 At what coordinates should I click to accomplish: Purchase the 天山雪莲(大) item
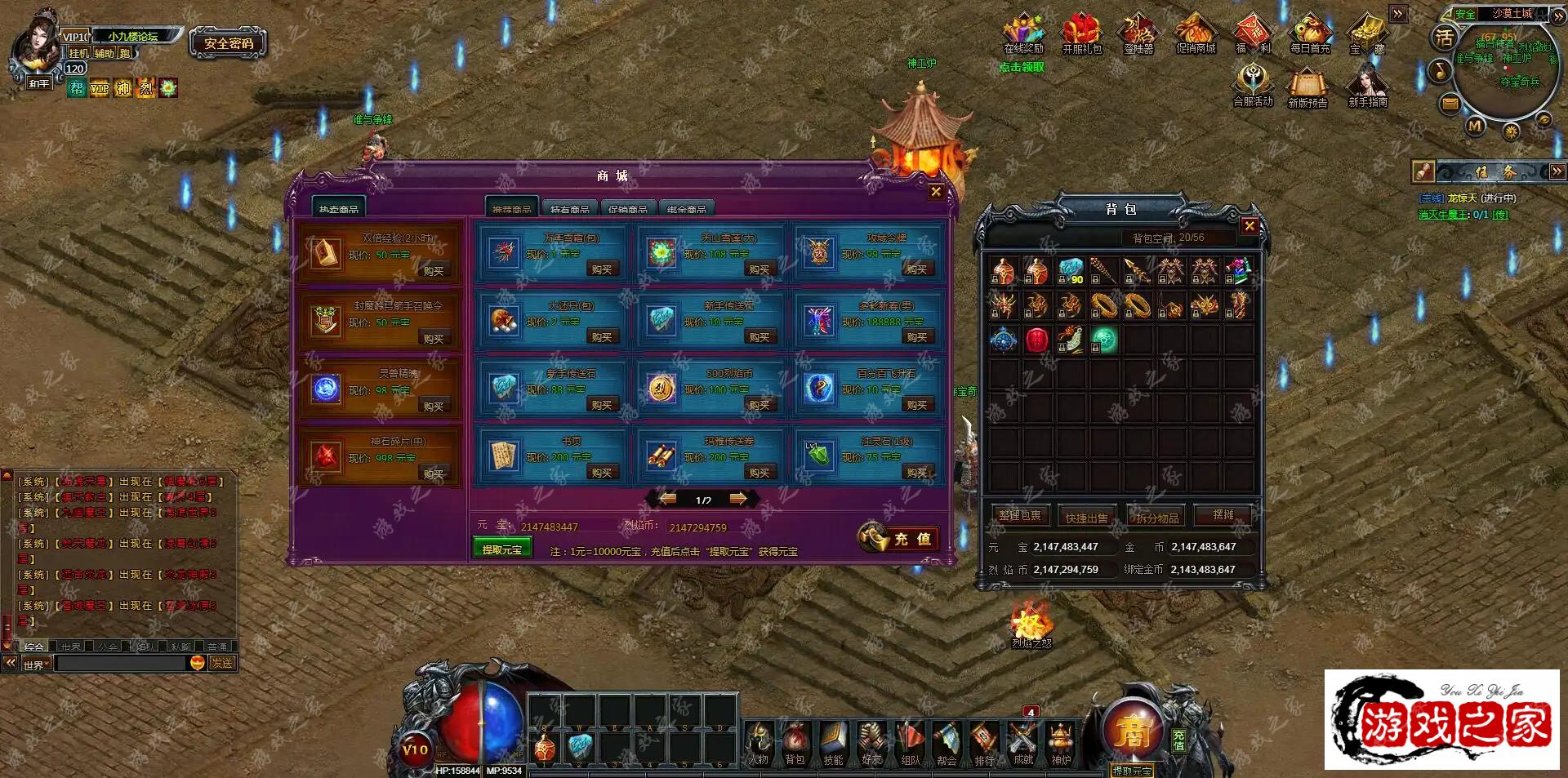[759, 269]
